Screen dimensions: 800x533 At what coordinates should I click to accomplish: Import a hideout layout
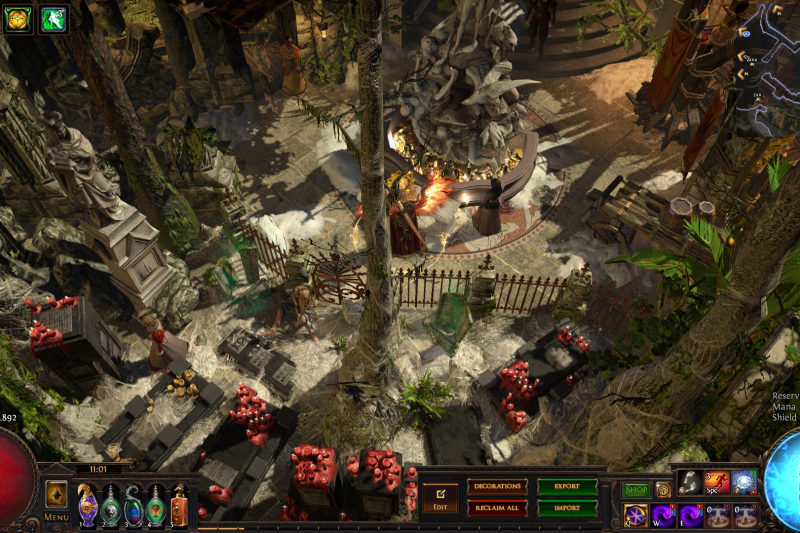(x=567, y=507)
